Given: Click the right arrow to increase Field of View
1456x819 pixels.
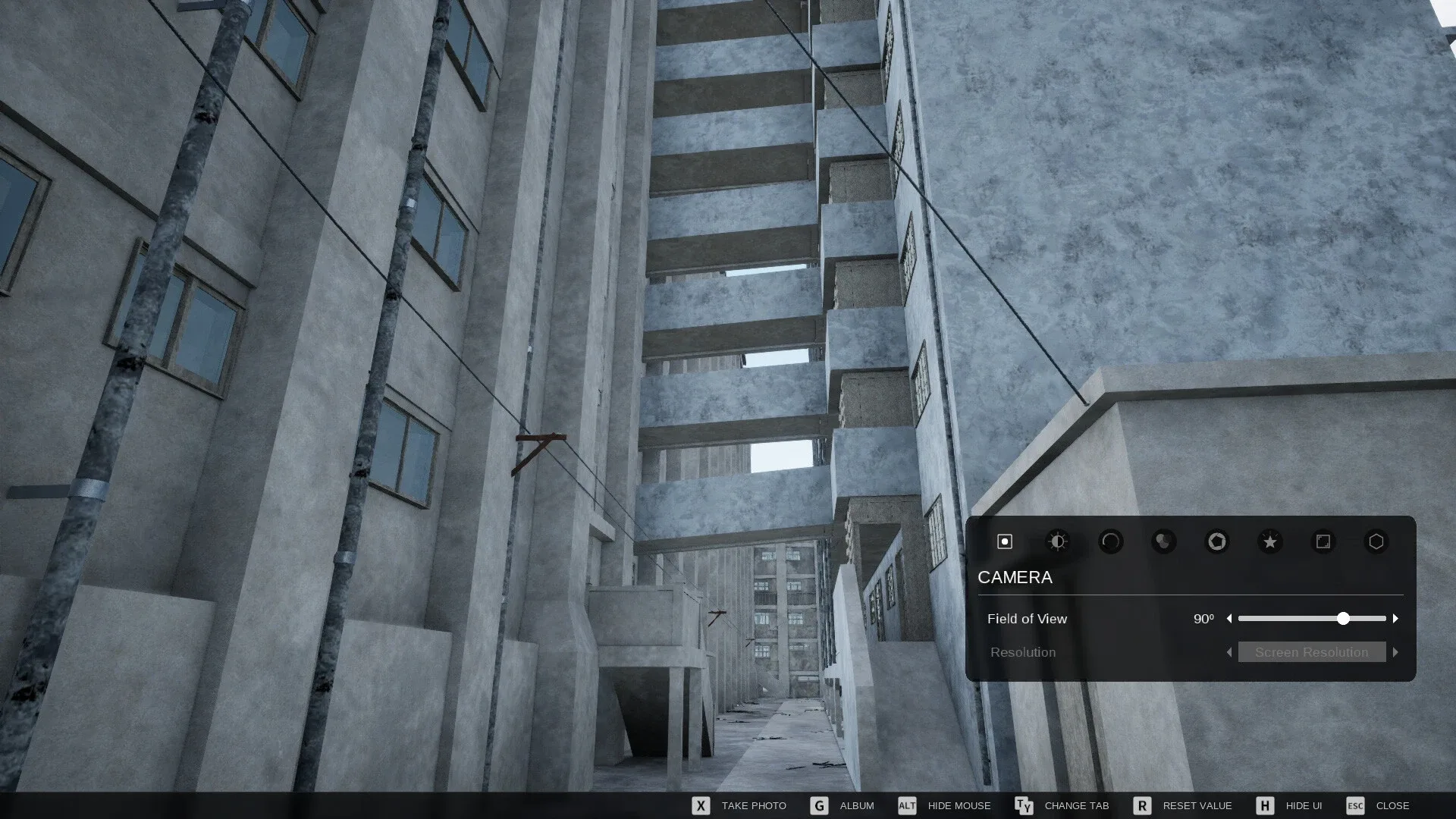Looking at the screenshot, I should (x=1396, y=619).
